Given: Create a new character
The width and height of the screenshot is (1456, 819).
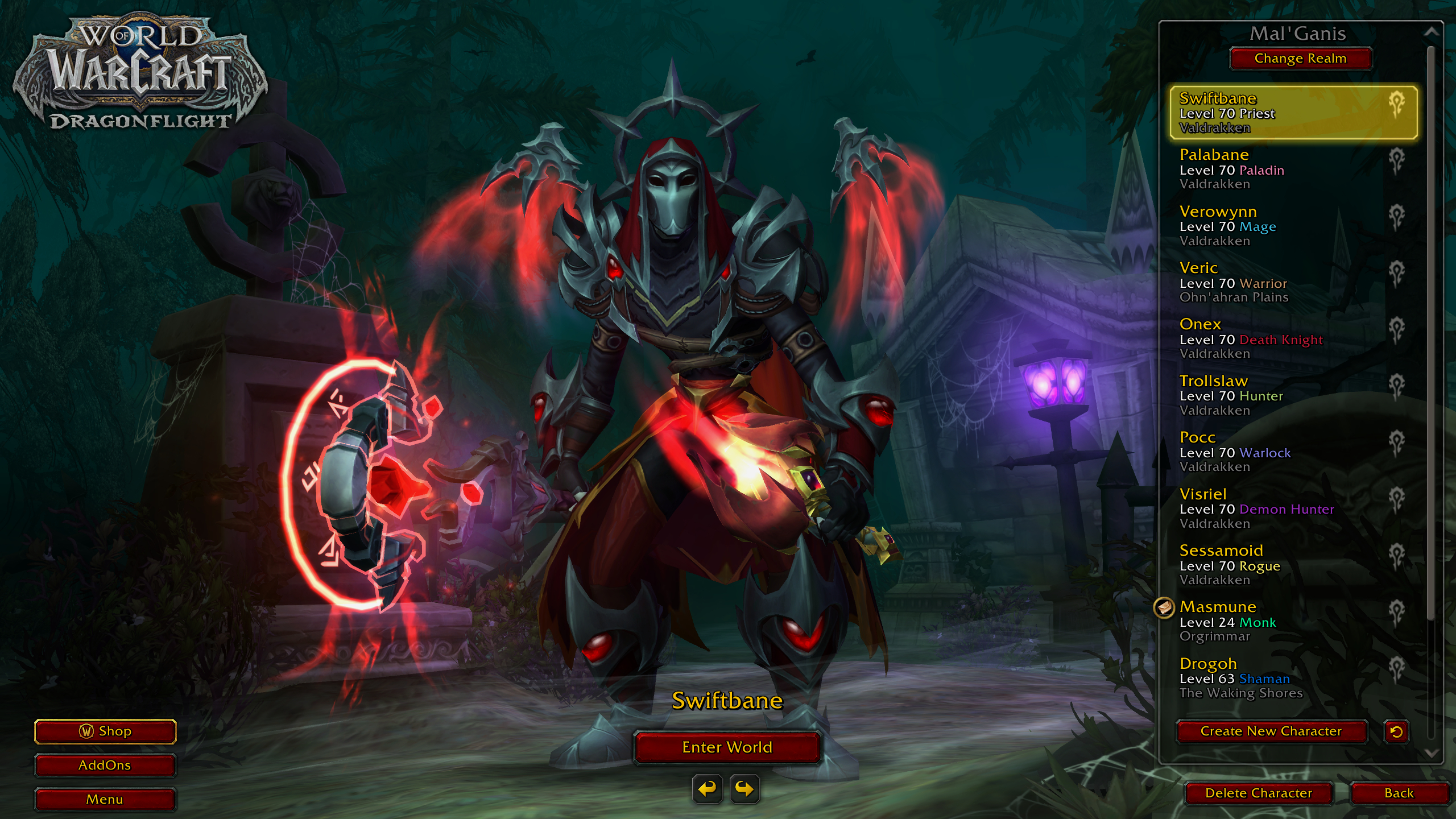Looking at the screenshot, I should [x=1271, y=731].
